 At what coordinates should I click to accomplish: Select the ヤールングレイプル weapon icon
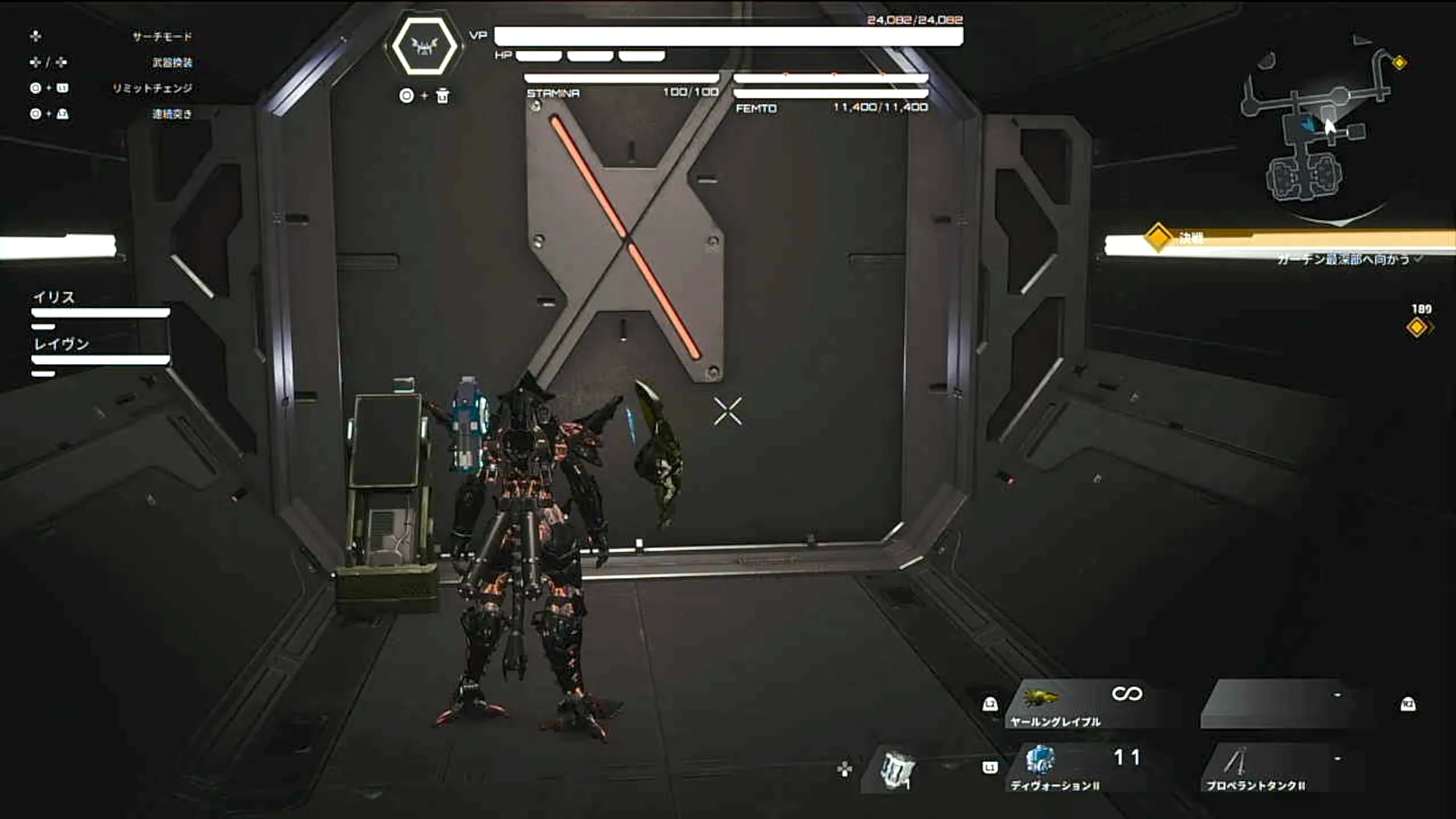point(1043,694)
